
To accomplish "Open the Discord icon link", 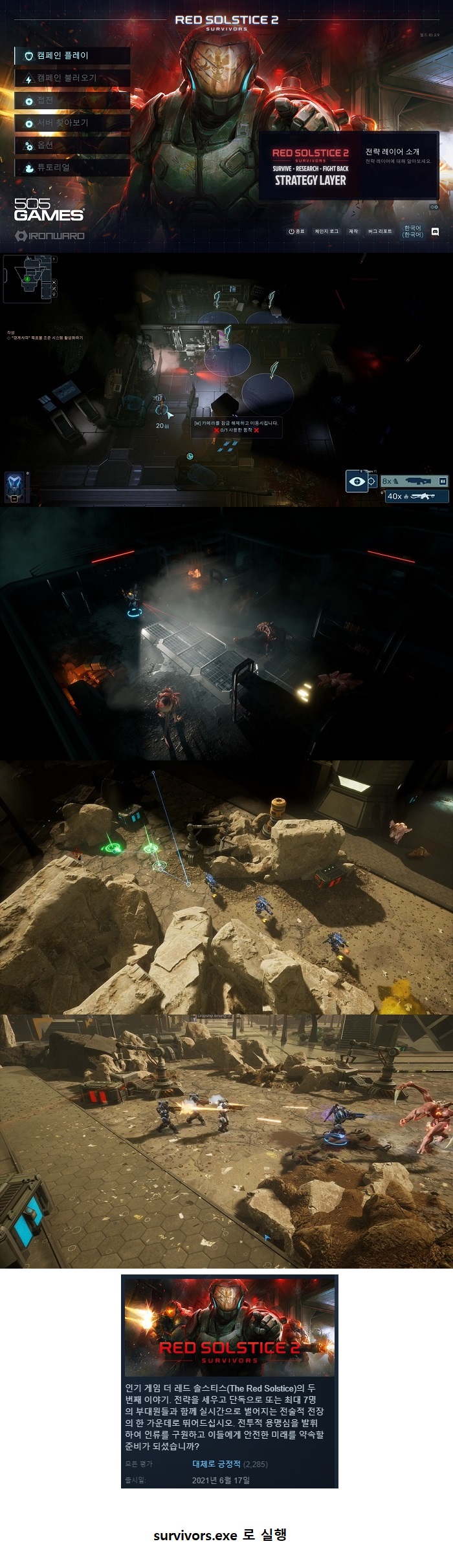I will (x=435, y=231).
